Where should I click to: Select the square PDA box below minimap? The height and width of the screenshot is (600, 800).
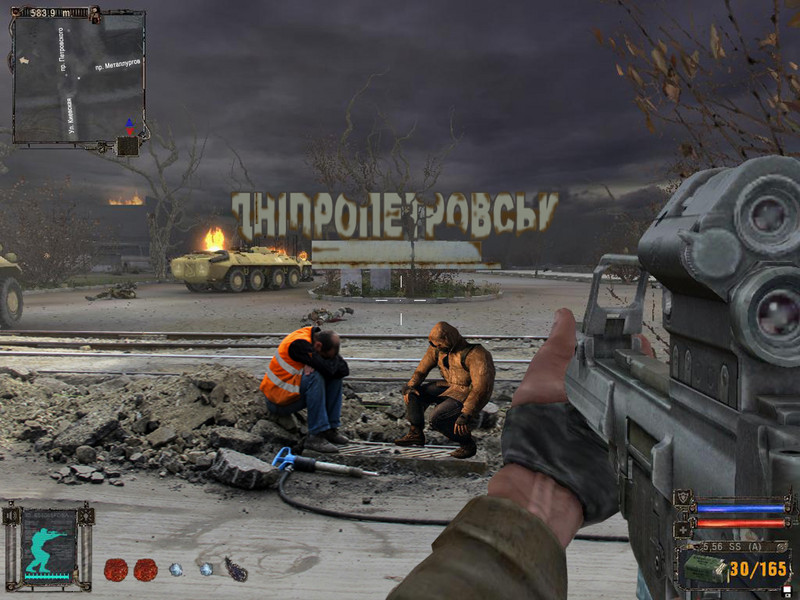click(x=127, y=146)
